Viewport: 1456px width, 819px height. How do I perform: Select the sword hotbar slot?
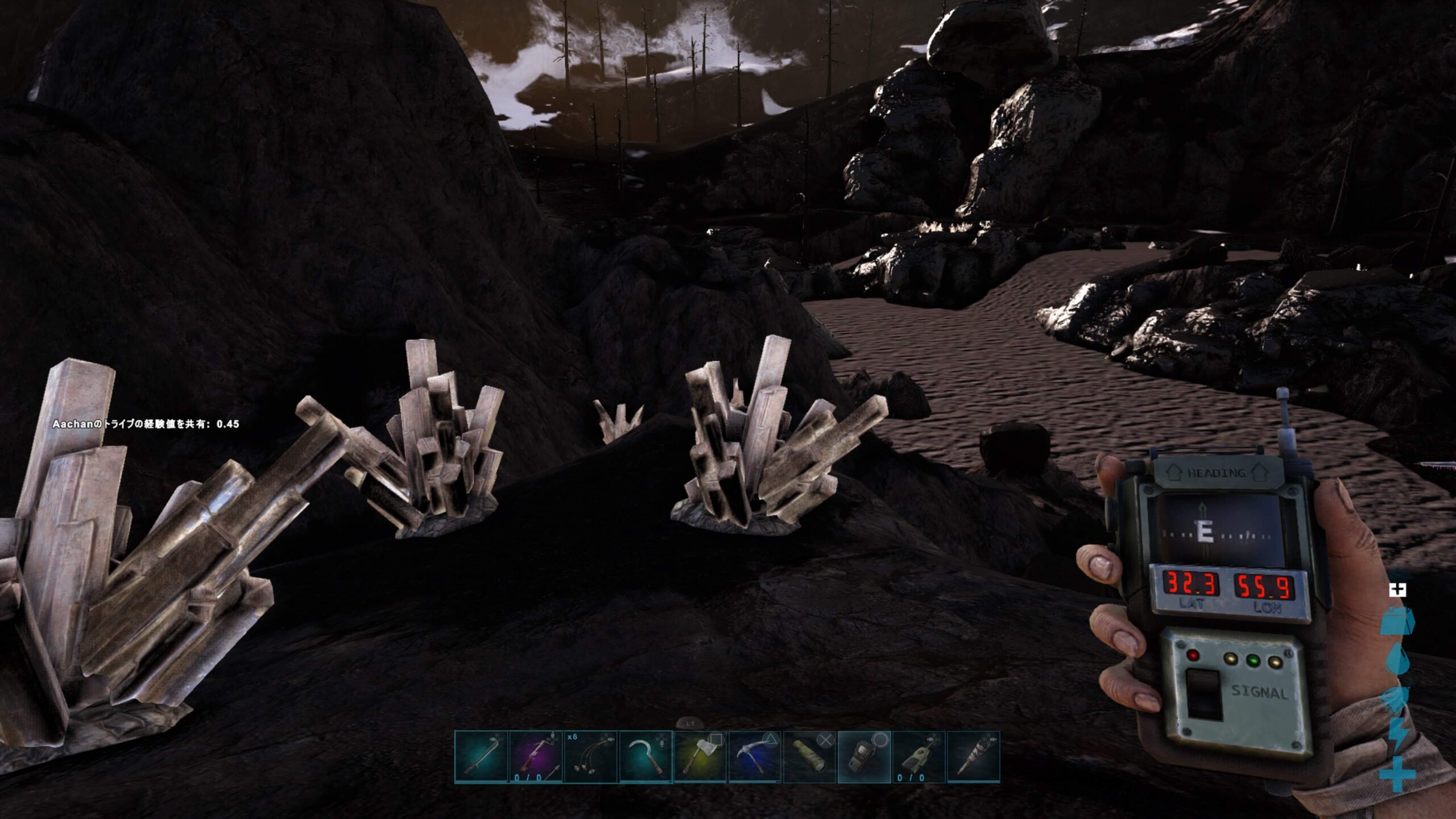click(481, 757)
